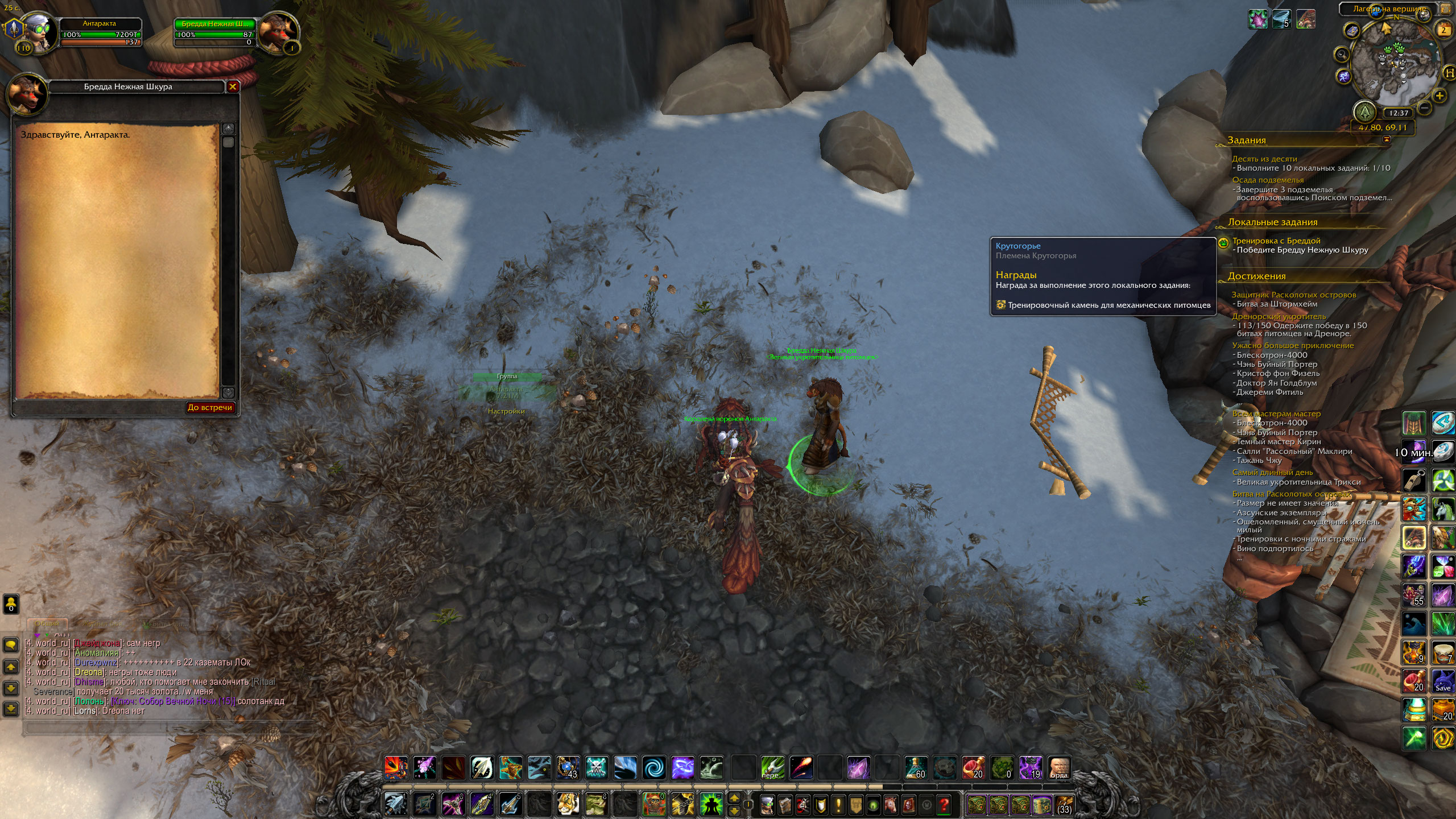Collapse the objectives tracker with the red arrow button
Screen dimensions: 1456x819
[1386, 139]
